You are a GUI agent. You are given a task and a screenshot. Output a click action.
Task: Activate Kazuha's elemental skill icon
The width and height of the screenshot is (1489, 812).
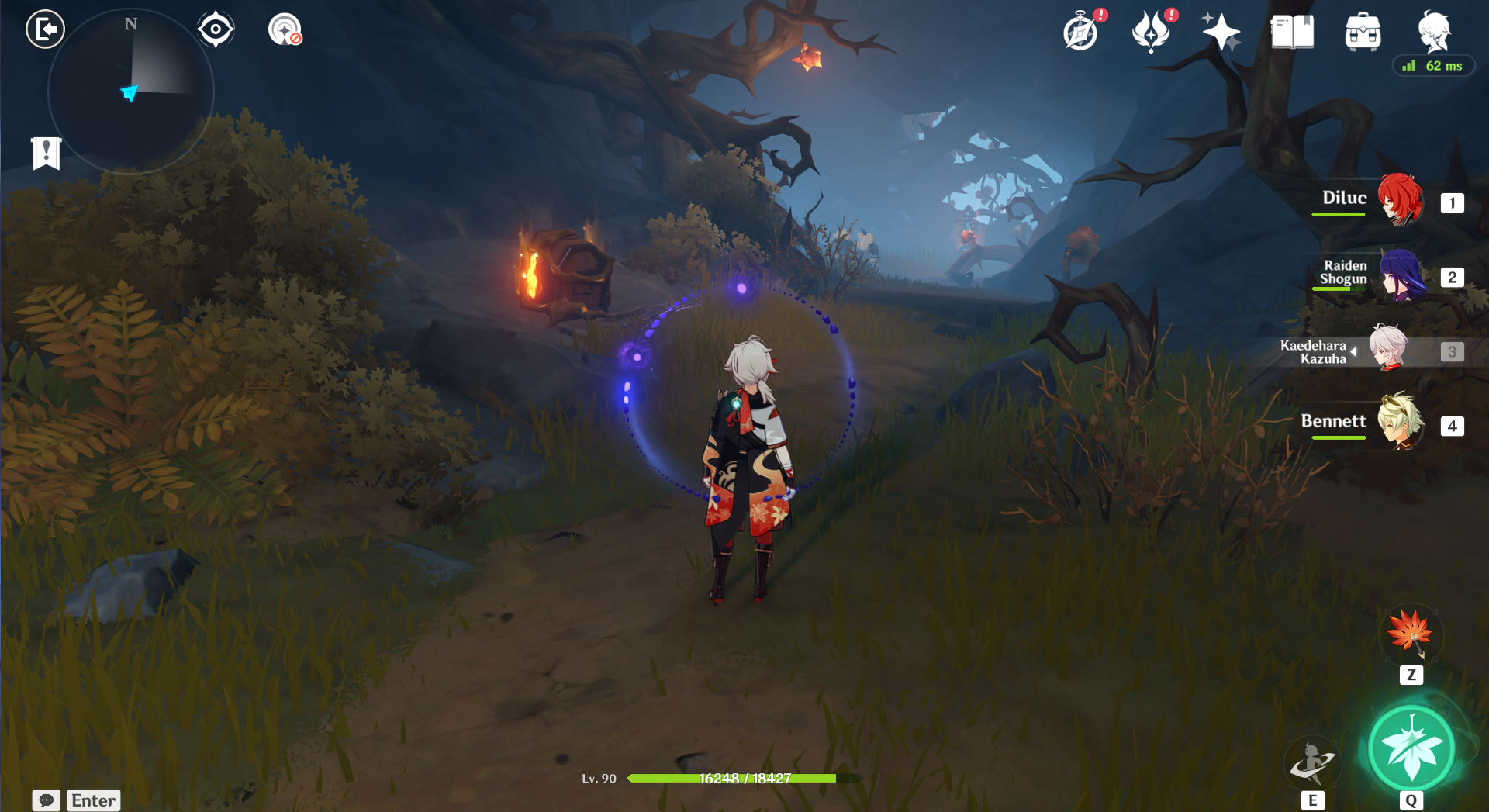click(x=1311, y=762)
